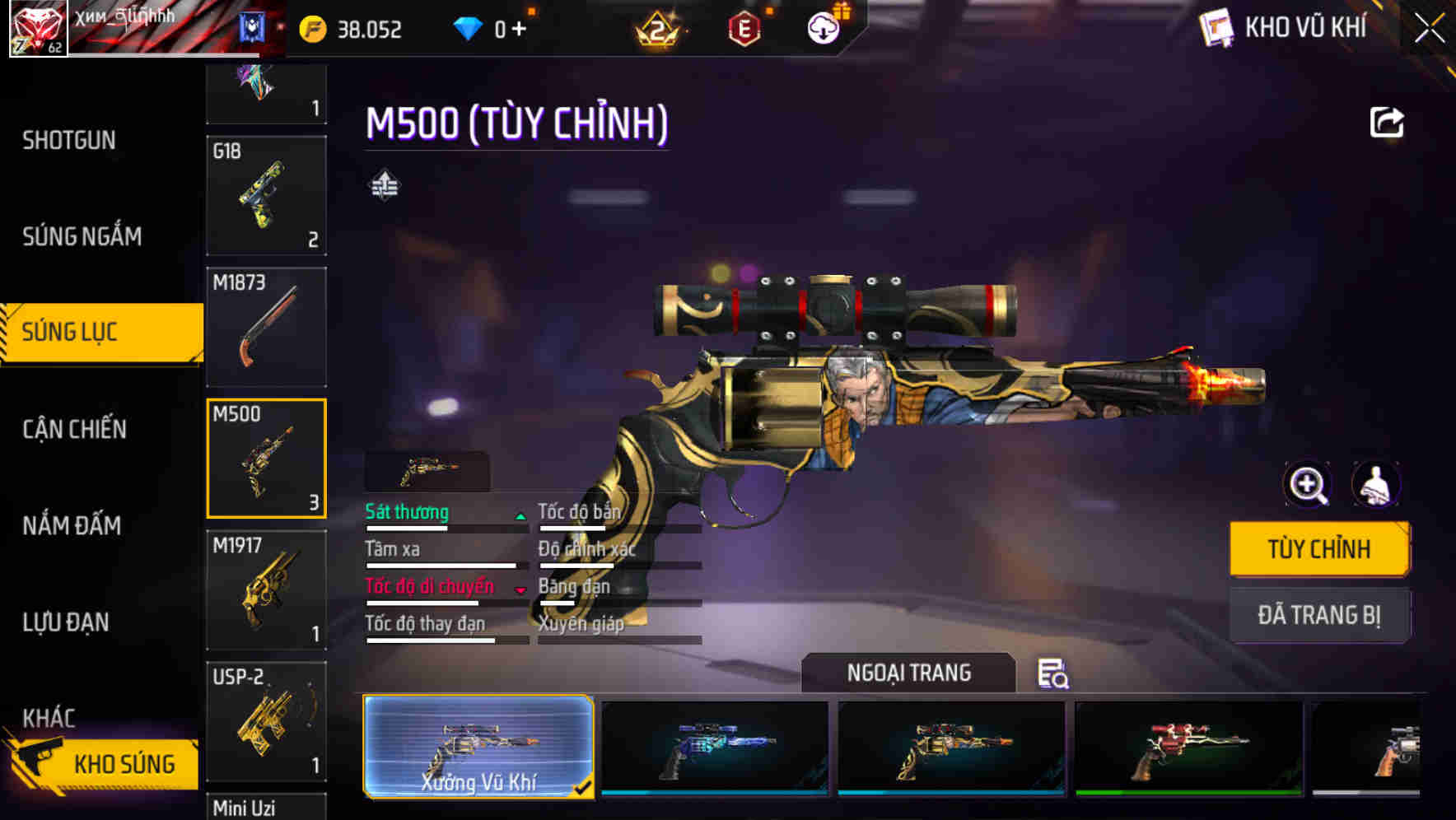
Task: Toggle character model preview icon
Action: point(1374,485)
